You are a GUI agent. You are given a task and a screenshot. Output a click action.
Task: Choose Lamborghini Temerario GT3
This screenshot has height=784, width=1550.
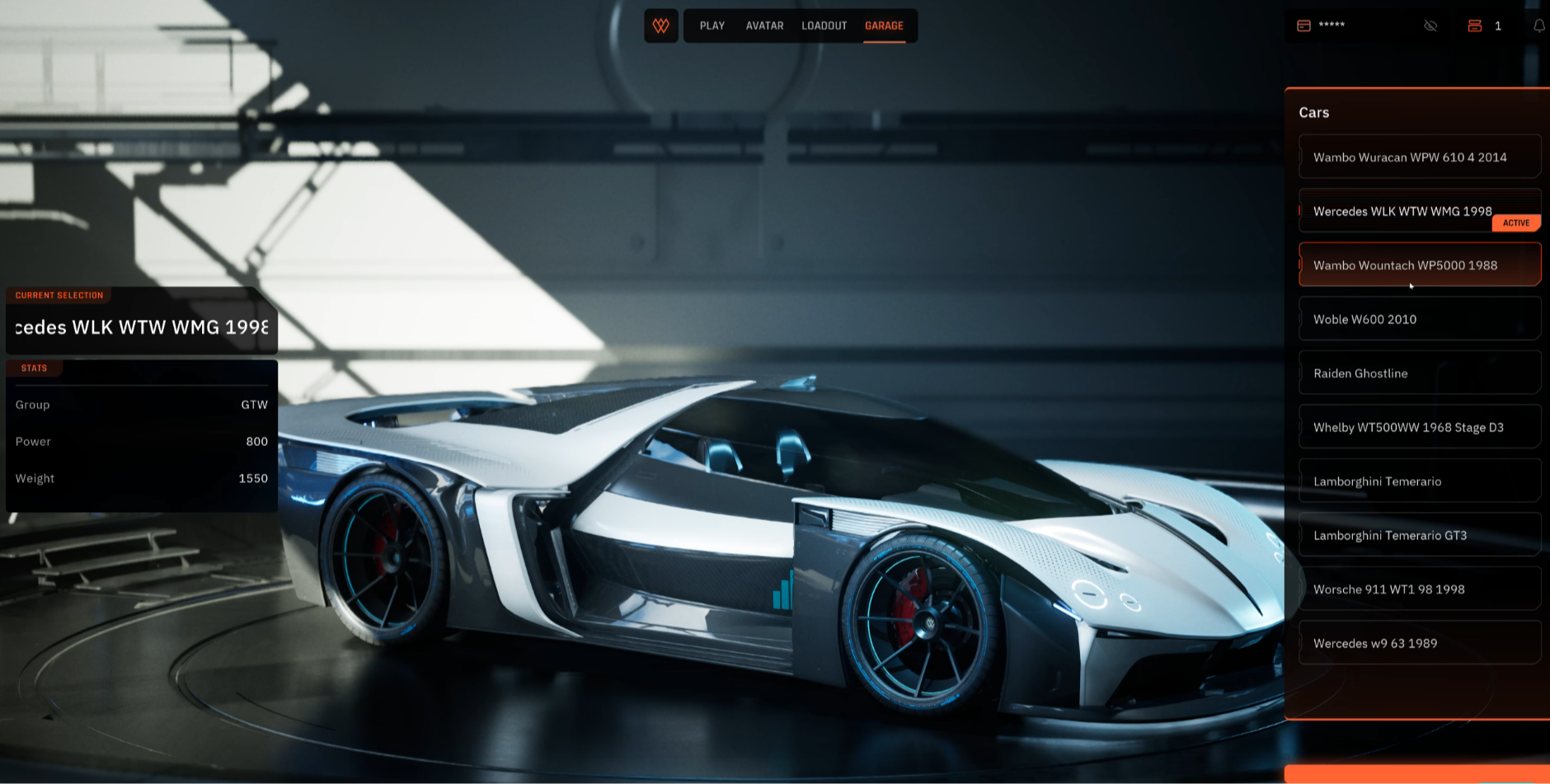pos(1419,535)
